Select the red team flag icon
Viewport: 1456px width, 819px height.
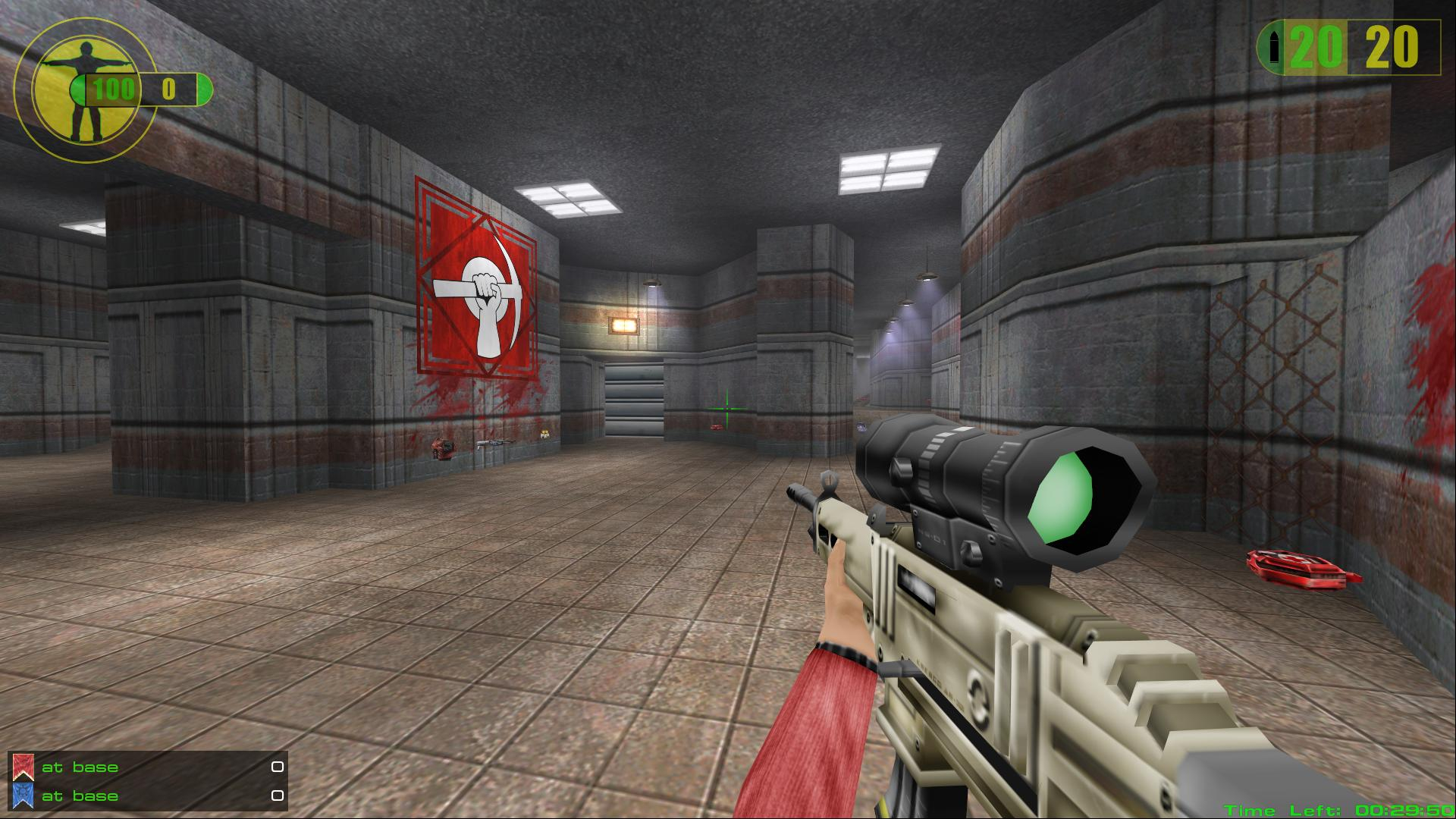pyautogui.click(x=23, y=767)
